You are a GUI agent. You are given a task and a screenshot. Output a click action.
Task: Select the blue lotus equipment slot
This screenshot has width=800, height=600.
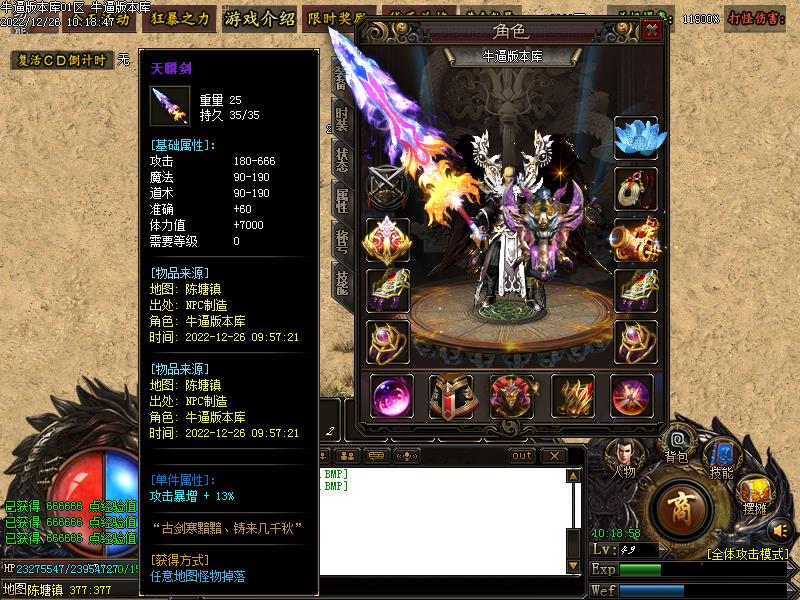click(x=636, y=137)
